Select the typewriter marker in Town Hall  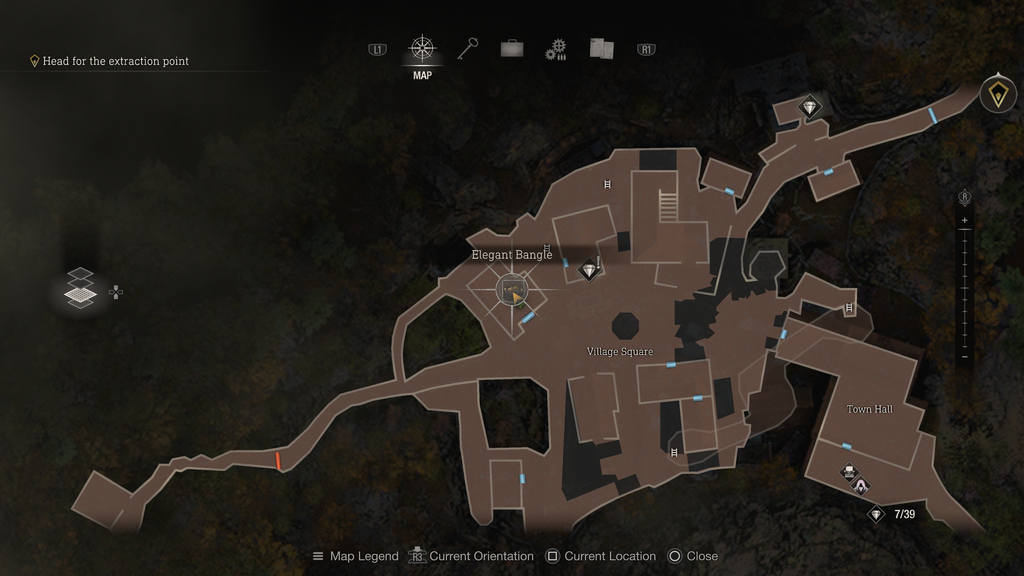click(849, 471)
